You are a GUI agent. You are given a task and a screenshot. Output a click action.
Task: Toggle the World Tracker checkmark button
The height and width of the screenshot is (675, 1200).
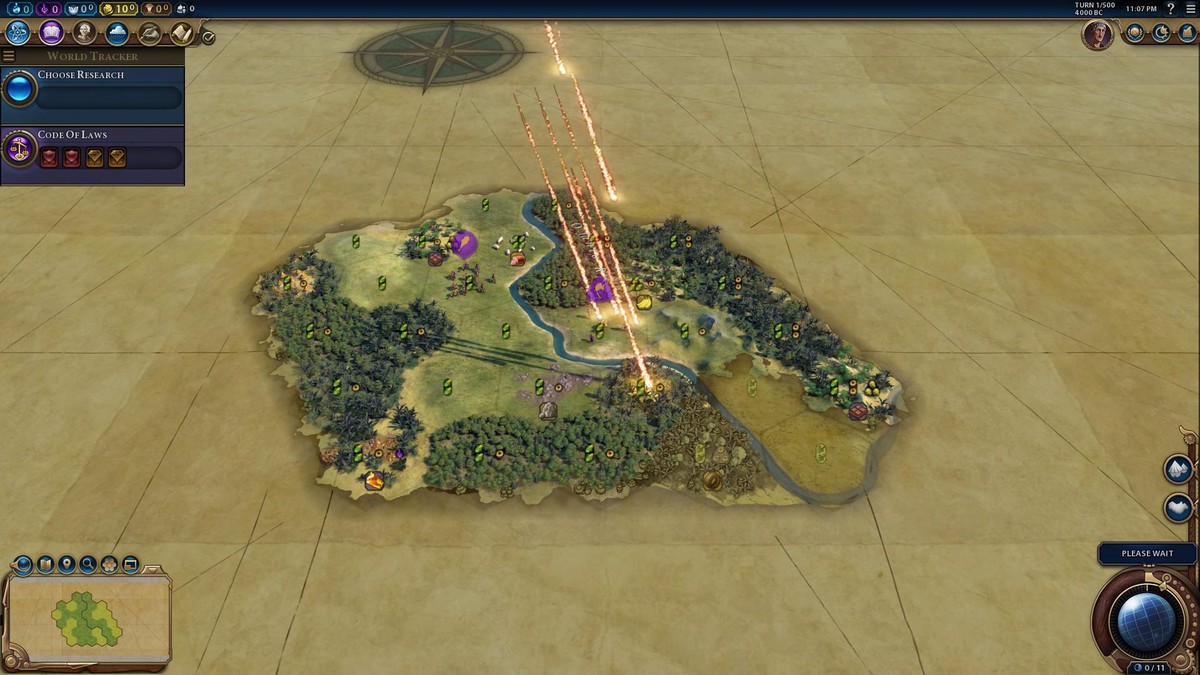tap(208, 37)
